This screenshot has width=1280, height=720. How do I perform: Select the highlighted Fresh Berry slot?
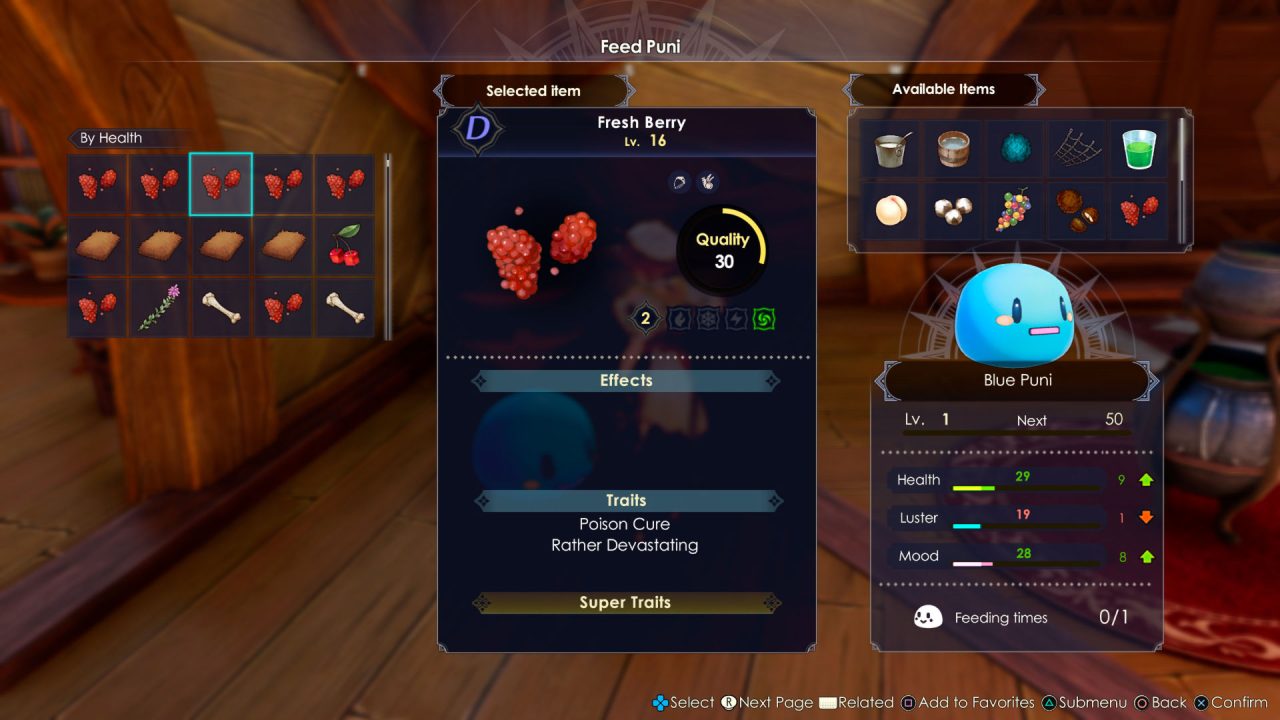(x=220, y=184)
